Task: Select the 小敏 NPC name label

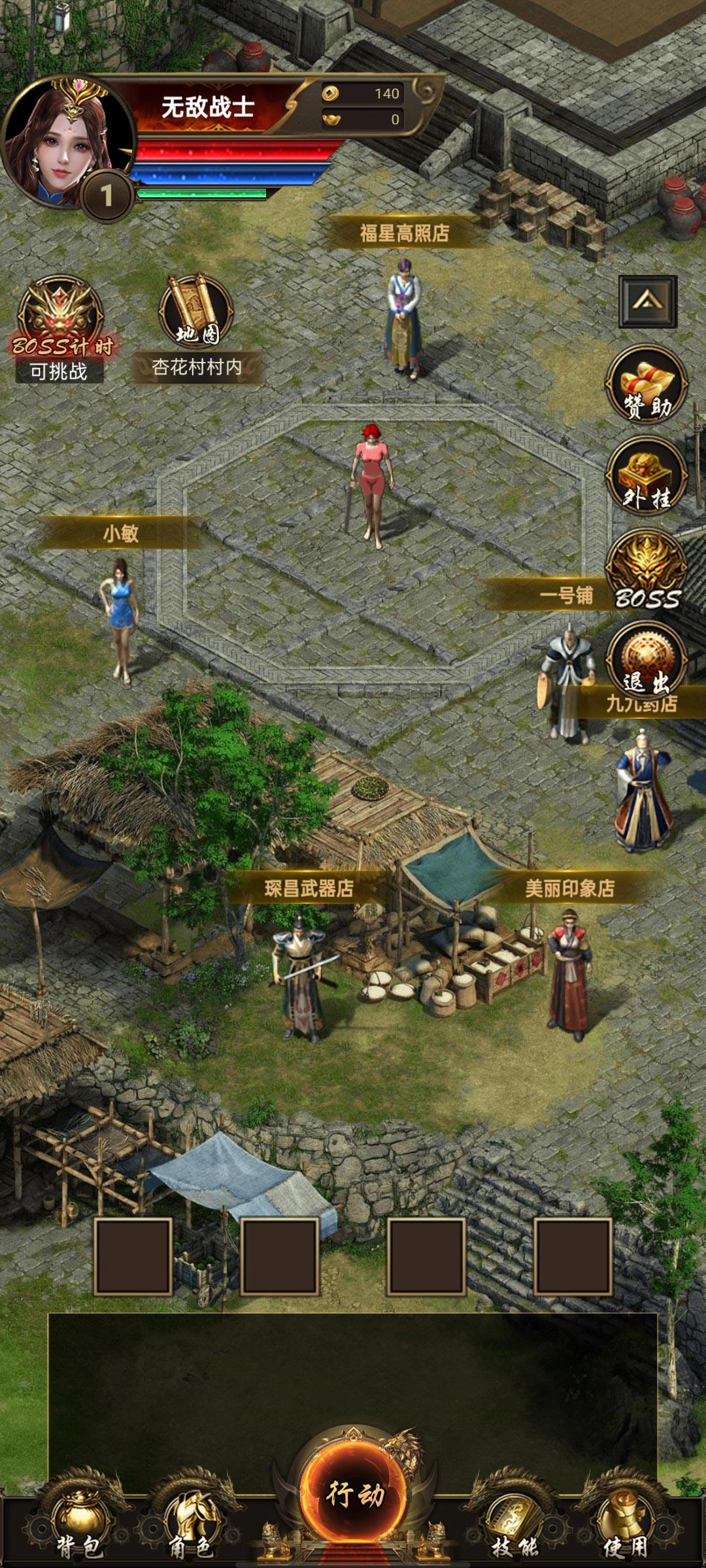Action: point(121,534)
